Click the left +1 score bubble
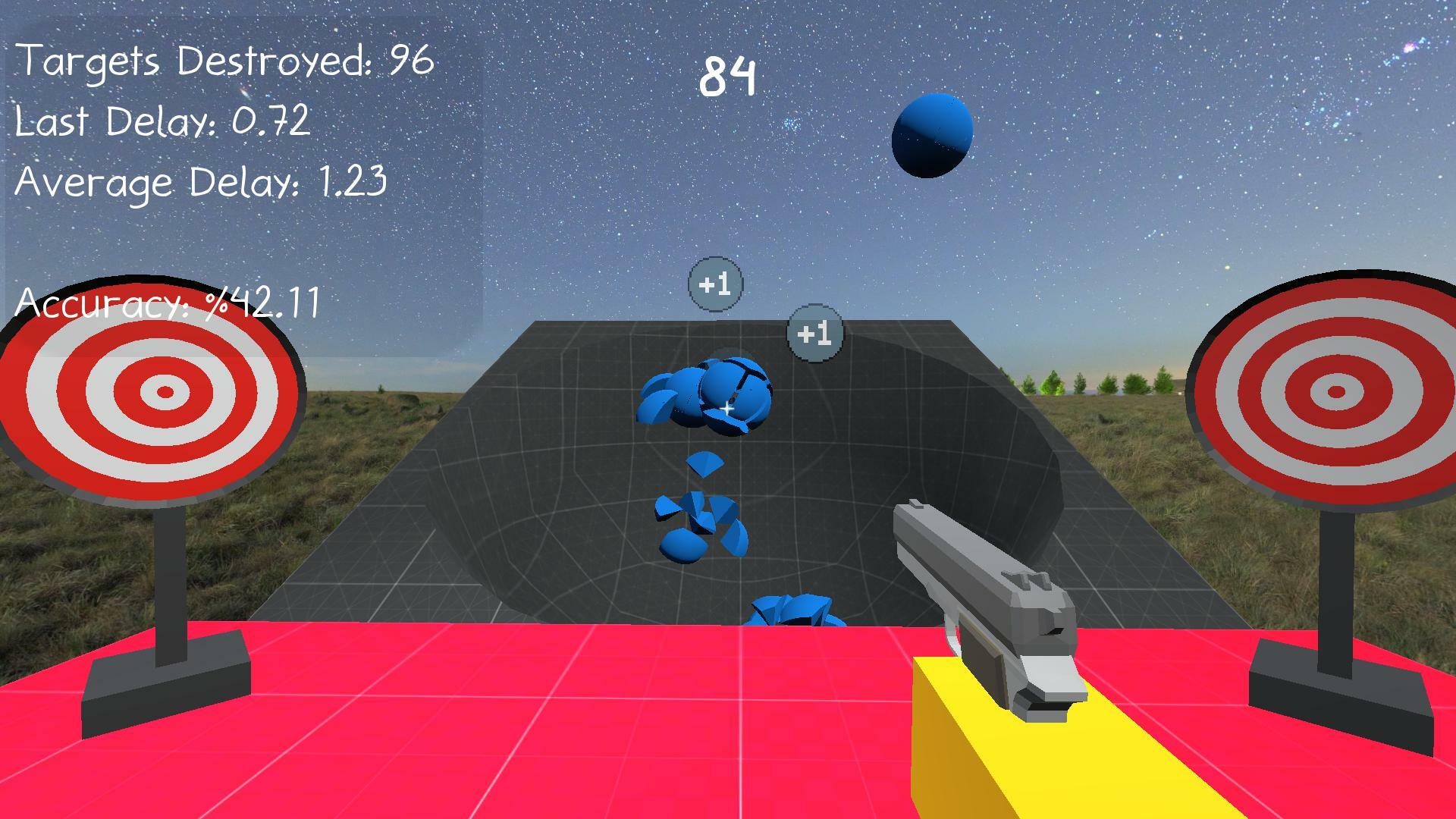The image size is (1456, 819). coord(714,284)
